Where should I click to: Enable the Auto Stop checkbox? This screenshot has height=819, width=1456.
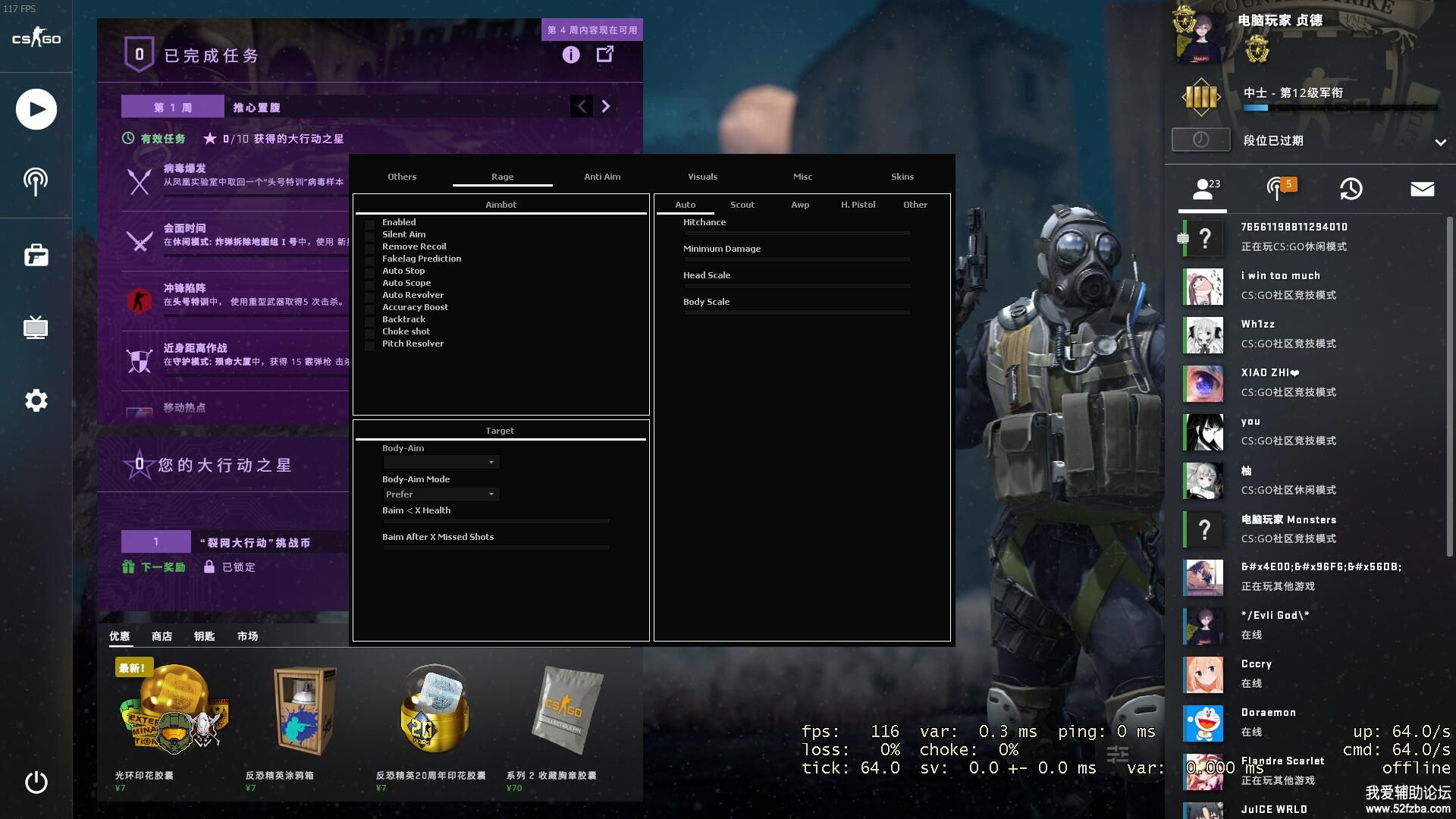tap(370, 272)
